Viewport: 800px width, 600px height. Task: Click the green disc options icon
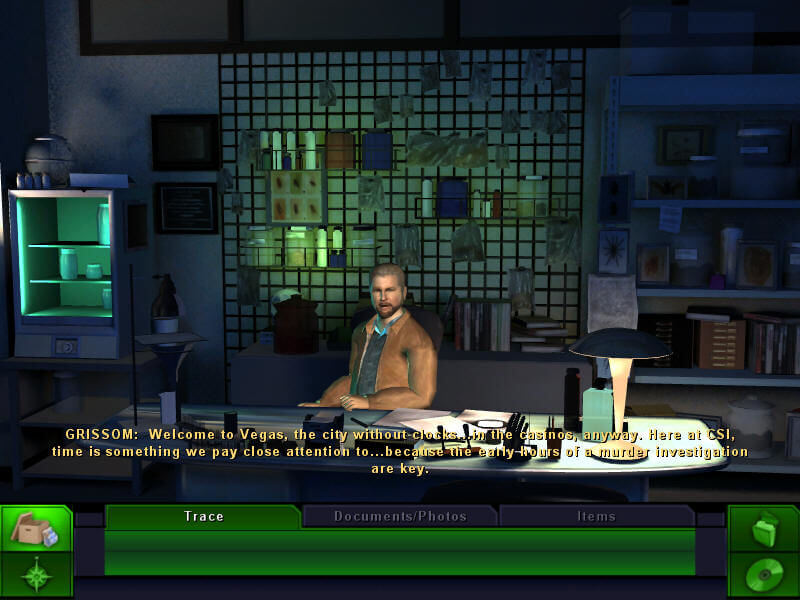[763, 576]
